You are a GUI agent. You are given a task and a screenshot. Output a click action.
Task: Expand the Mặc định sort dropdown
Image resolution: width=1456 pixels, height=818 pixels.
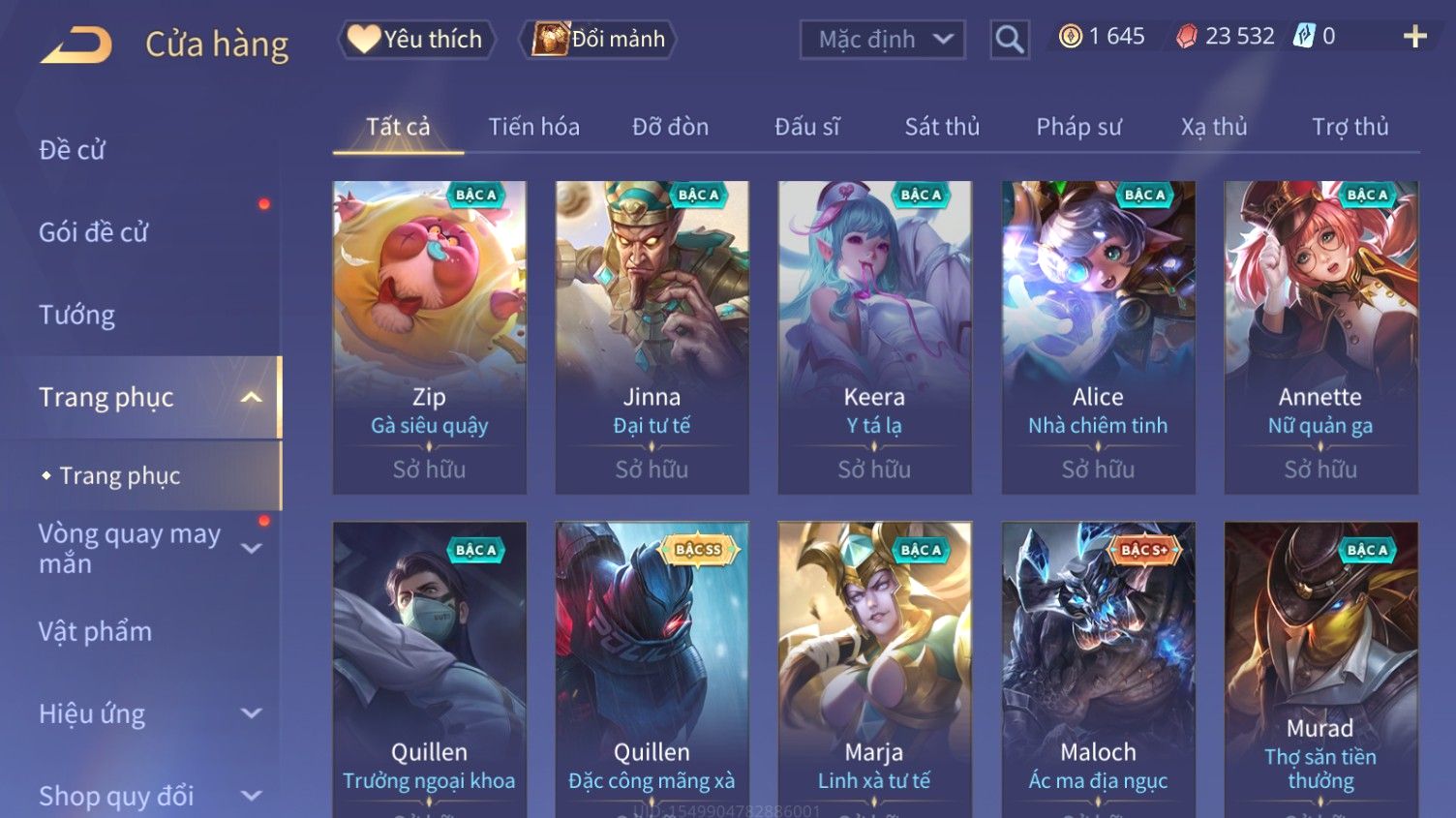point(883,40)
